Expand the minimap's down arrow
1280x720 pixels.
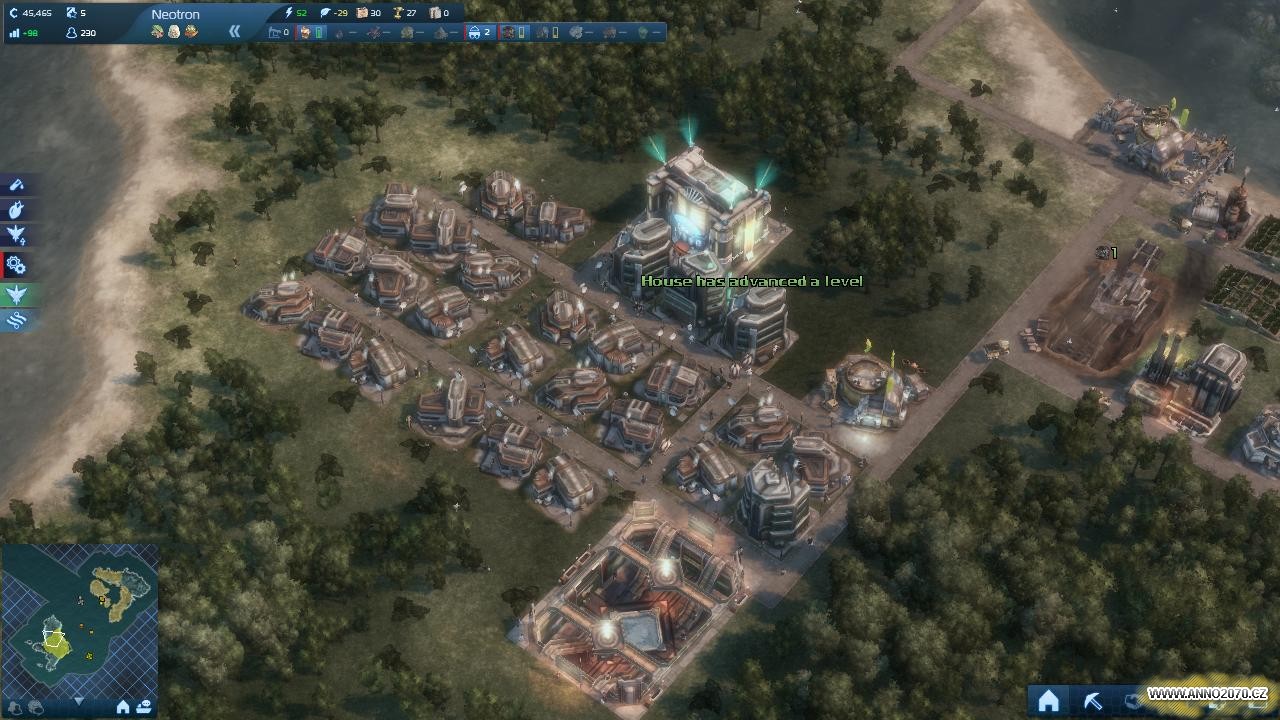click(x=79, y=701)
